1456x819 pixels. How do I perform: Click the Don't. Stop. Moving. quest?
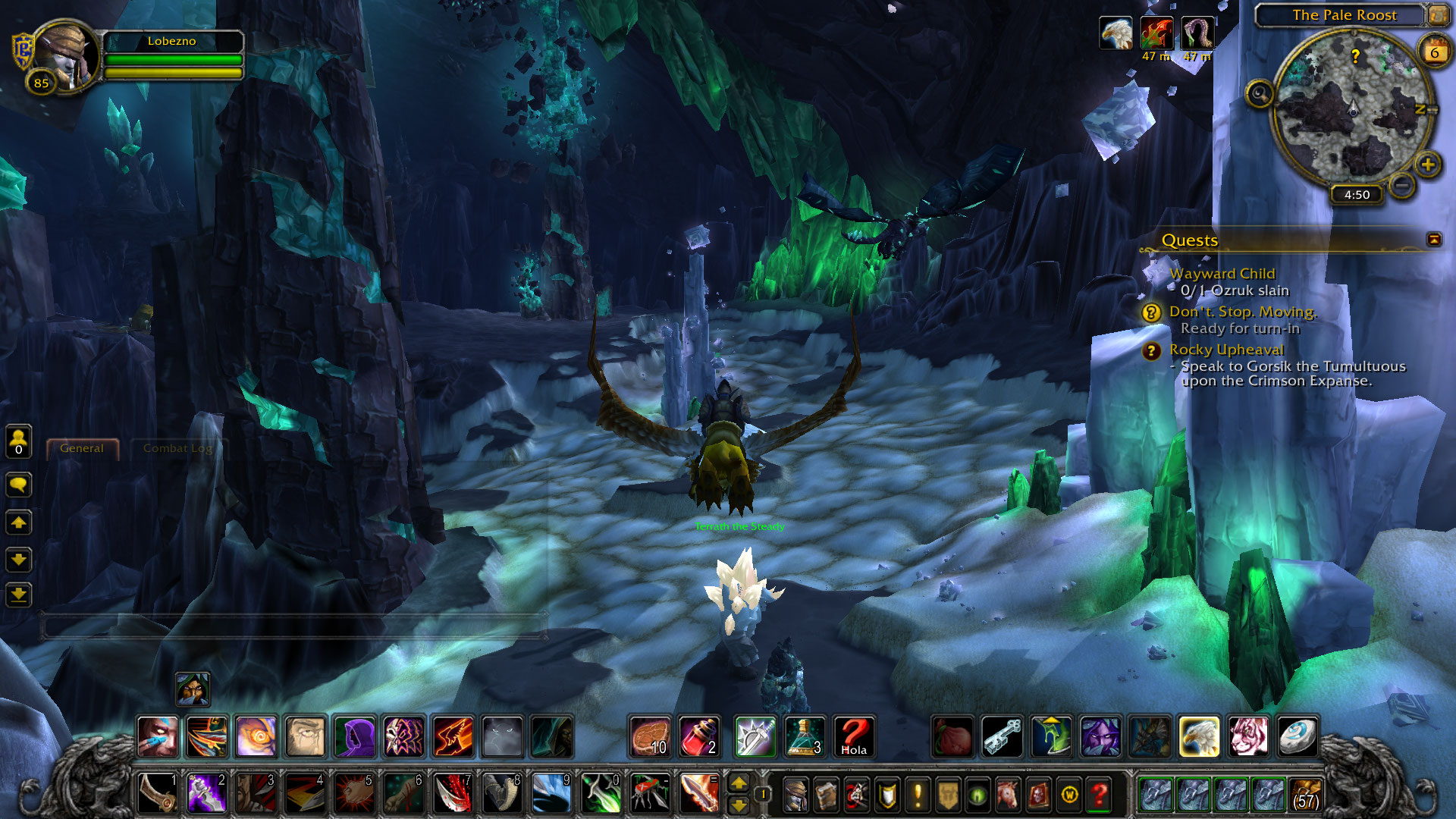1242,312
